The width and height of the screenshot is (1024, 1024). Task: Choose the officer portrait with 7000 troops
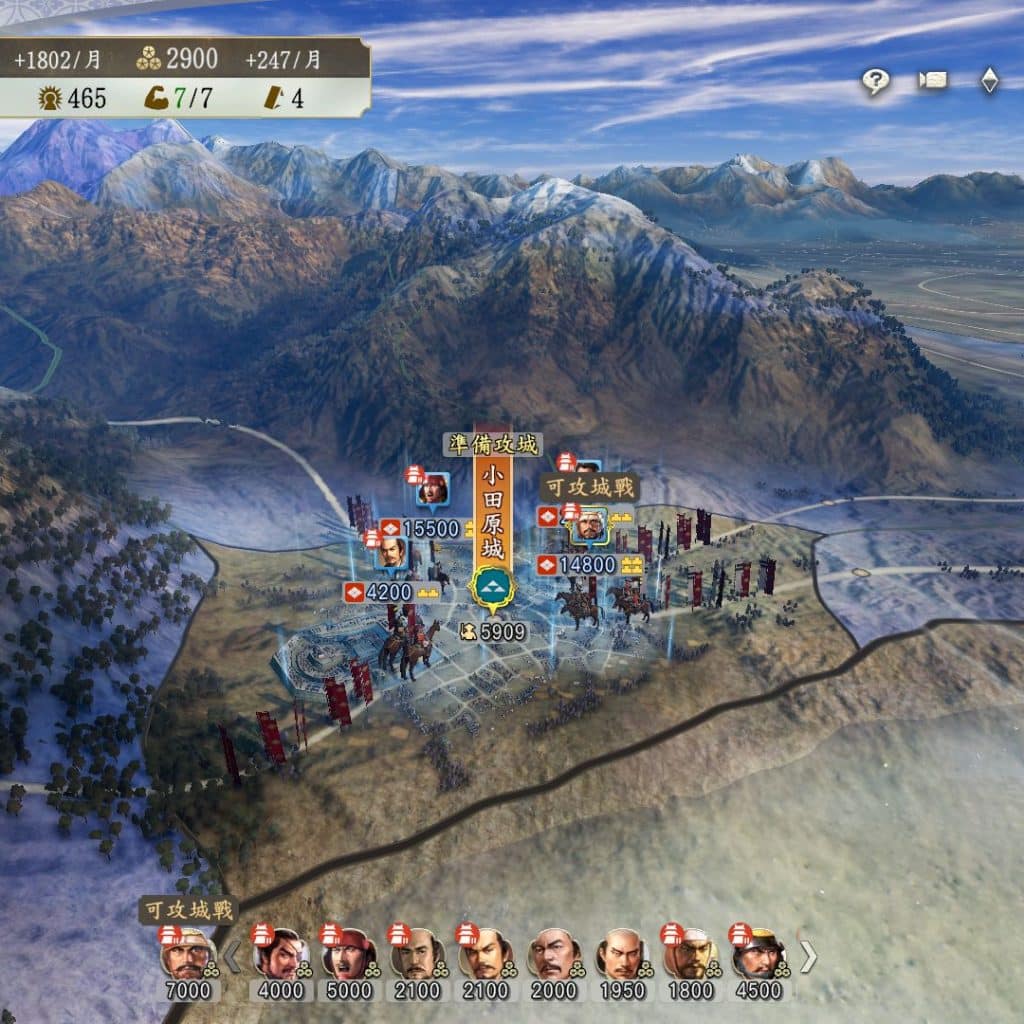(187, 957)
